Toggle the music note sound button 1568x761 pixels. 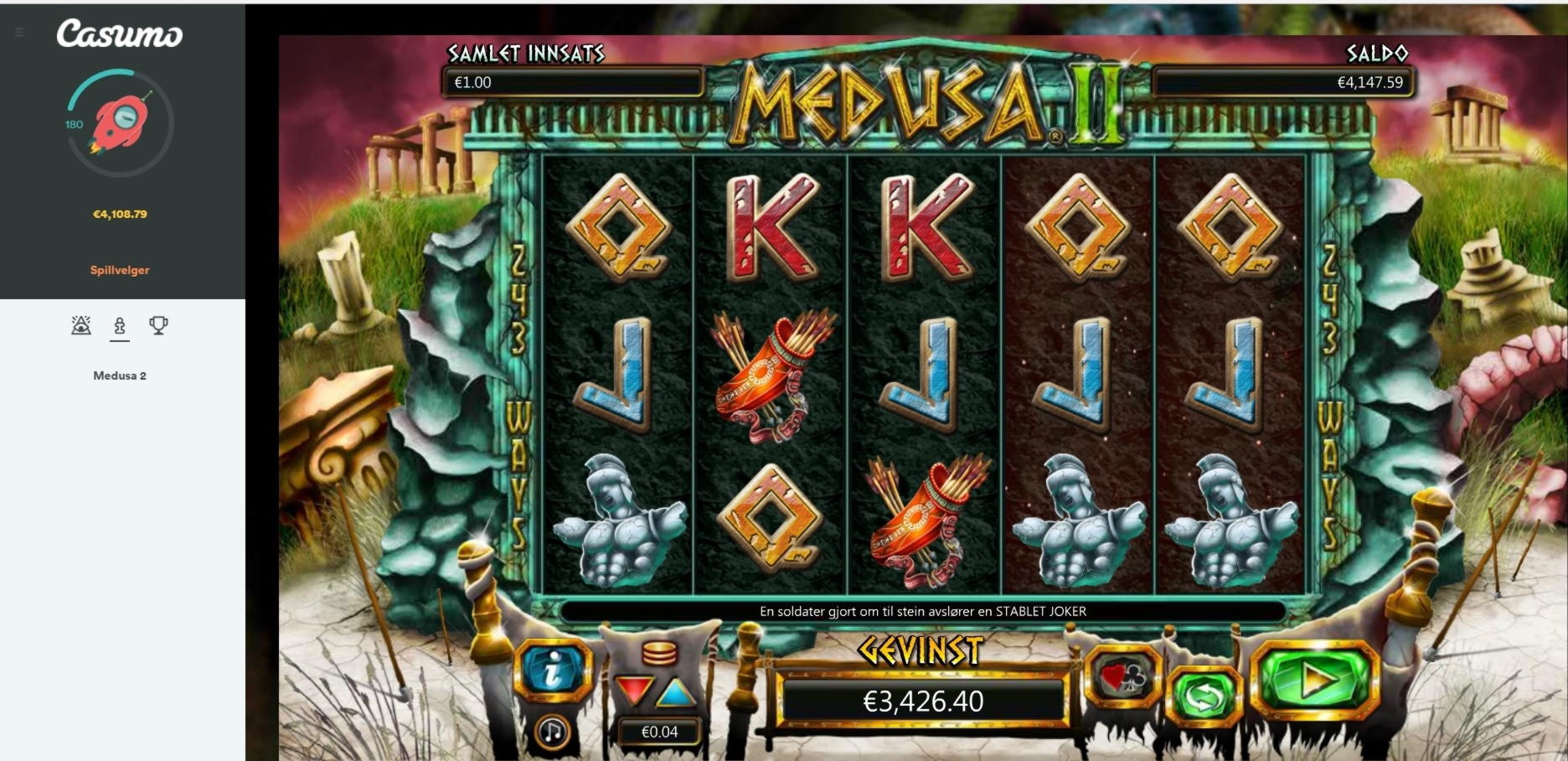click(x=552, y=732)
